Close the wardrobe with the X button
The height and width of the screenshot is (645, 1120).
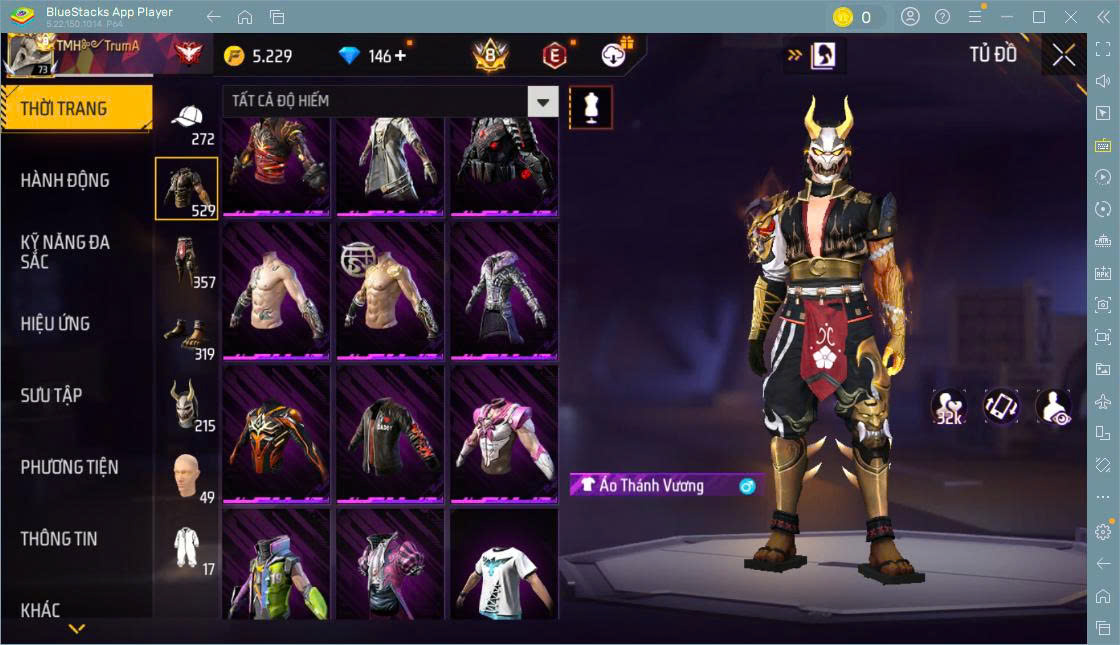1064,56
